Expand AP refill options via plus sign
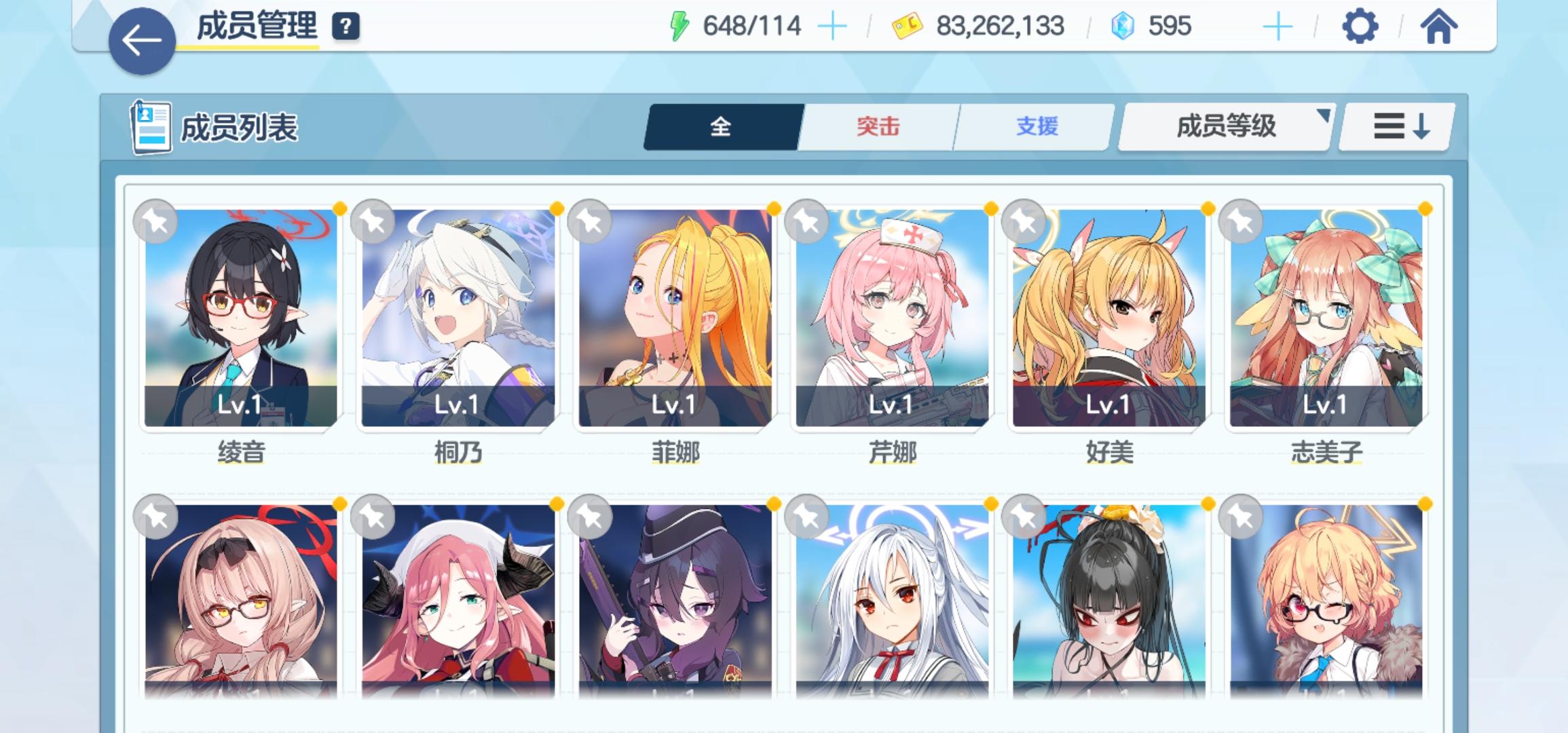The image size is (1568, 733). point(832,26)
